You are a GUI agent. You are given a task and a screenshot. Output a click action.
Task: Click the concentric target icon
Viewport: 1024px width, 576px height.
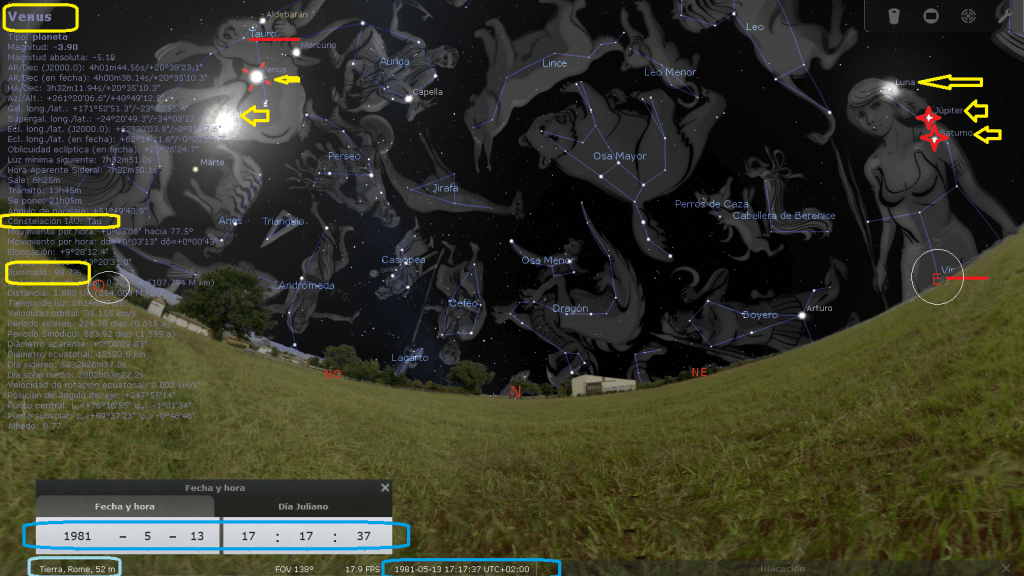[x=968, y=16]
